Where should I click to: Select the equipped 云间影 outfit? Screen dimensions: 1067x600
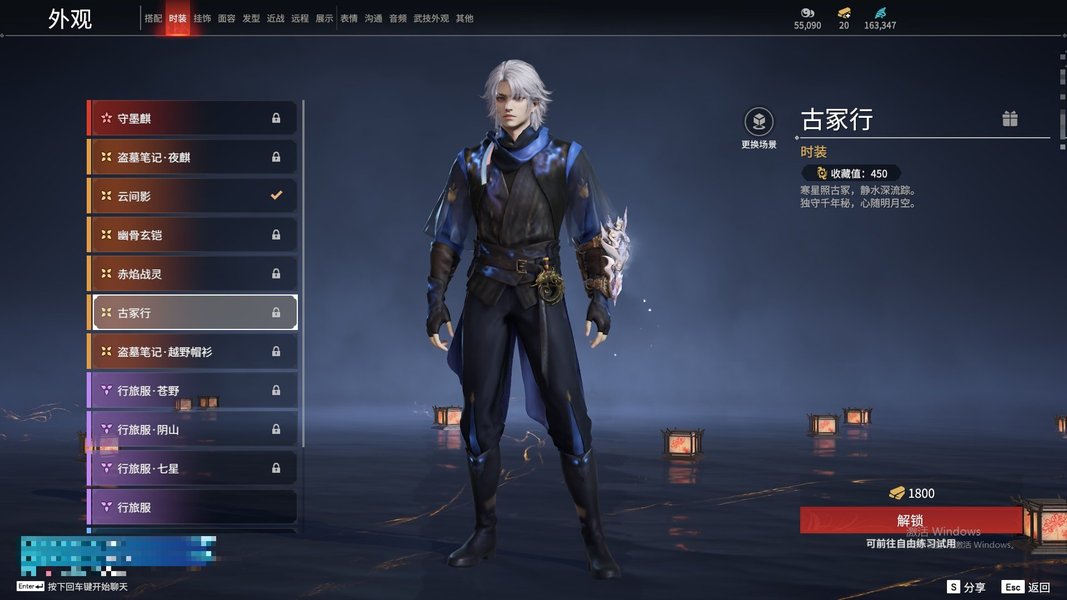click(193, 196)
